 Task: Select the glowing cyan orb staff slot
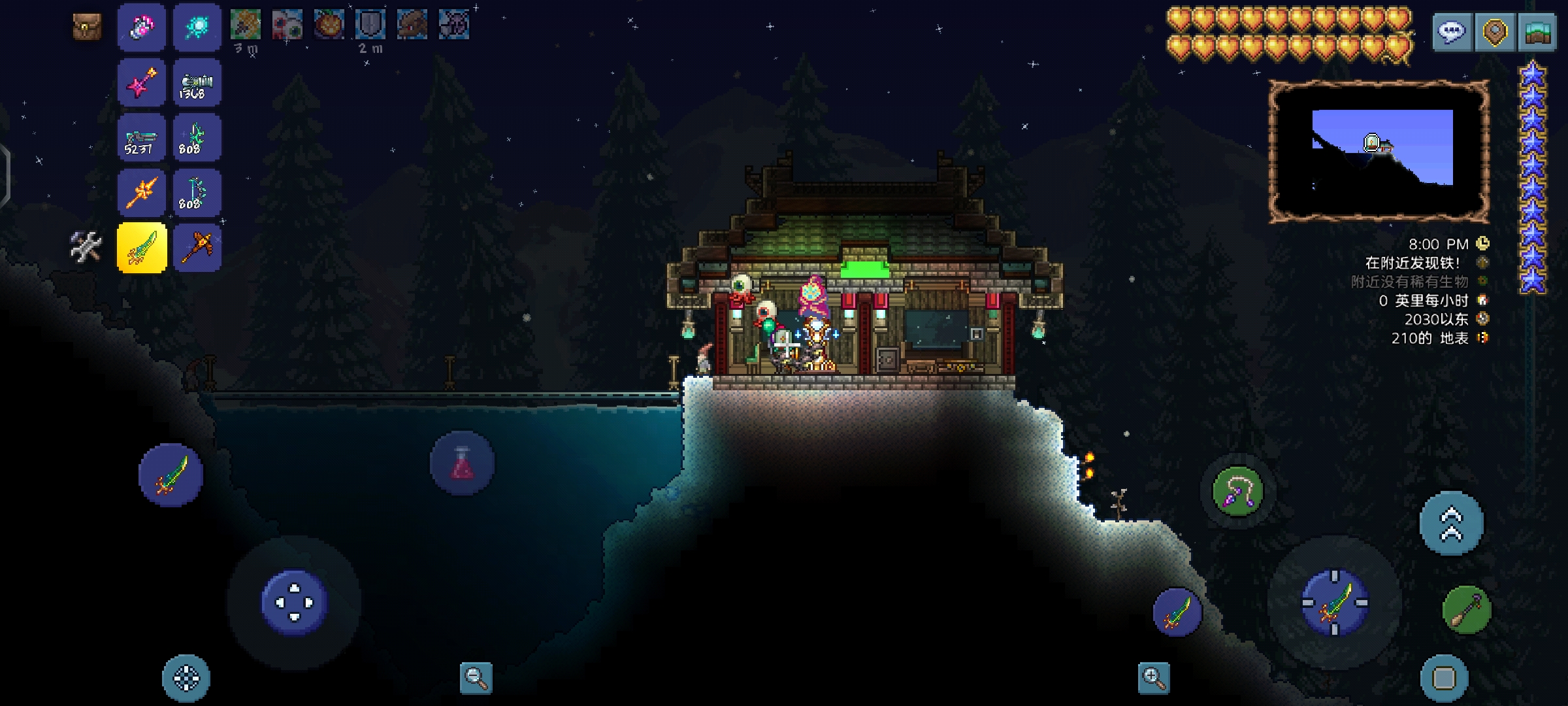tap(197, 27)
